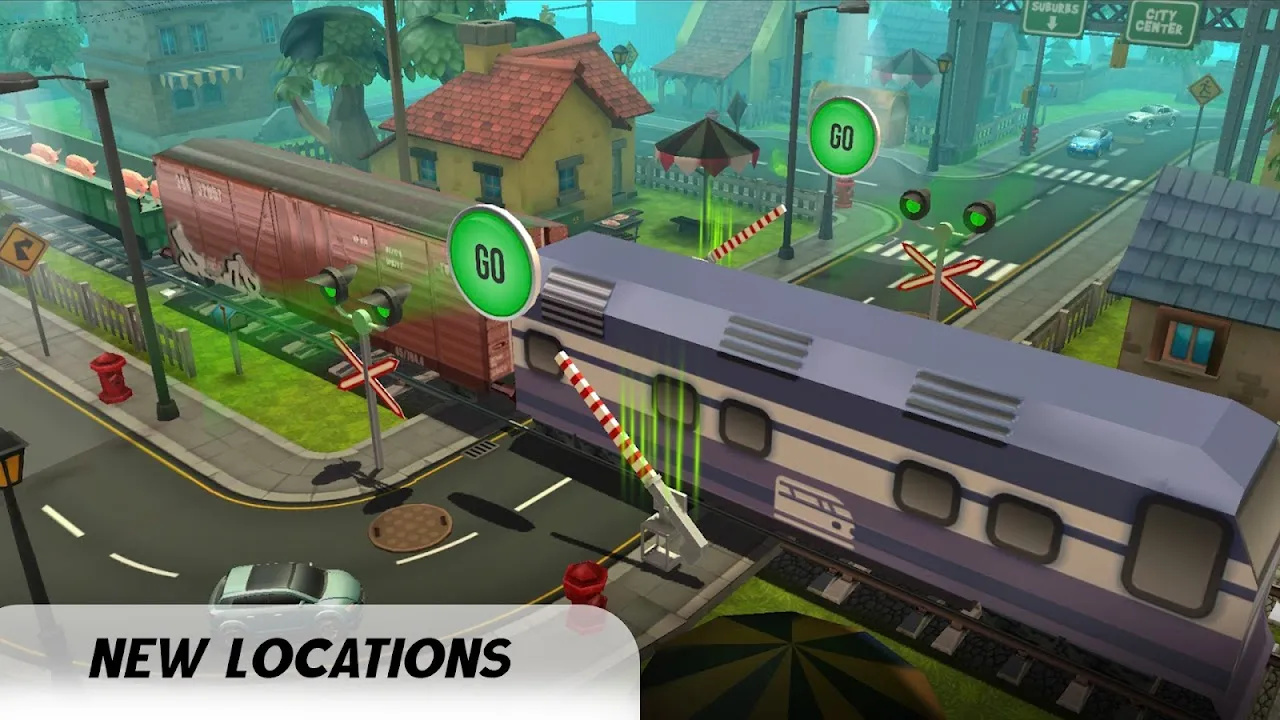This screenshot has height=720, width=1280.
Task: Tap the larger GO button beside the boxcar
Action: point(492,262)
